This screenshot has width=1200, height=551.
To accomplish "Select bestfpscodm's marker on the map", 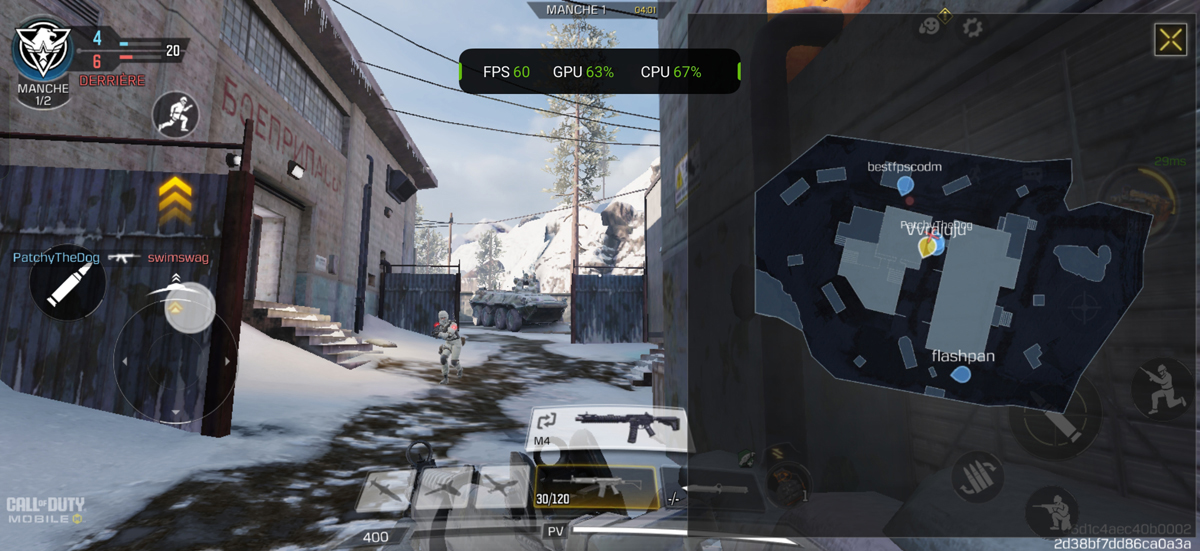I will click(904, 186).
